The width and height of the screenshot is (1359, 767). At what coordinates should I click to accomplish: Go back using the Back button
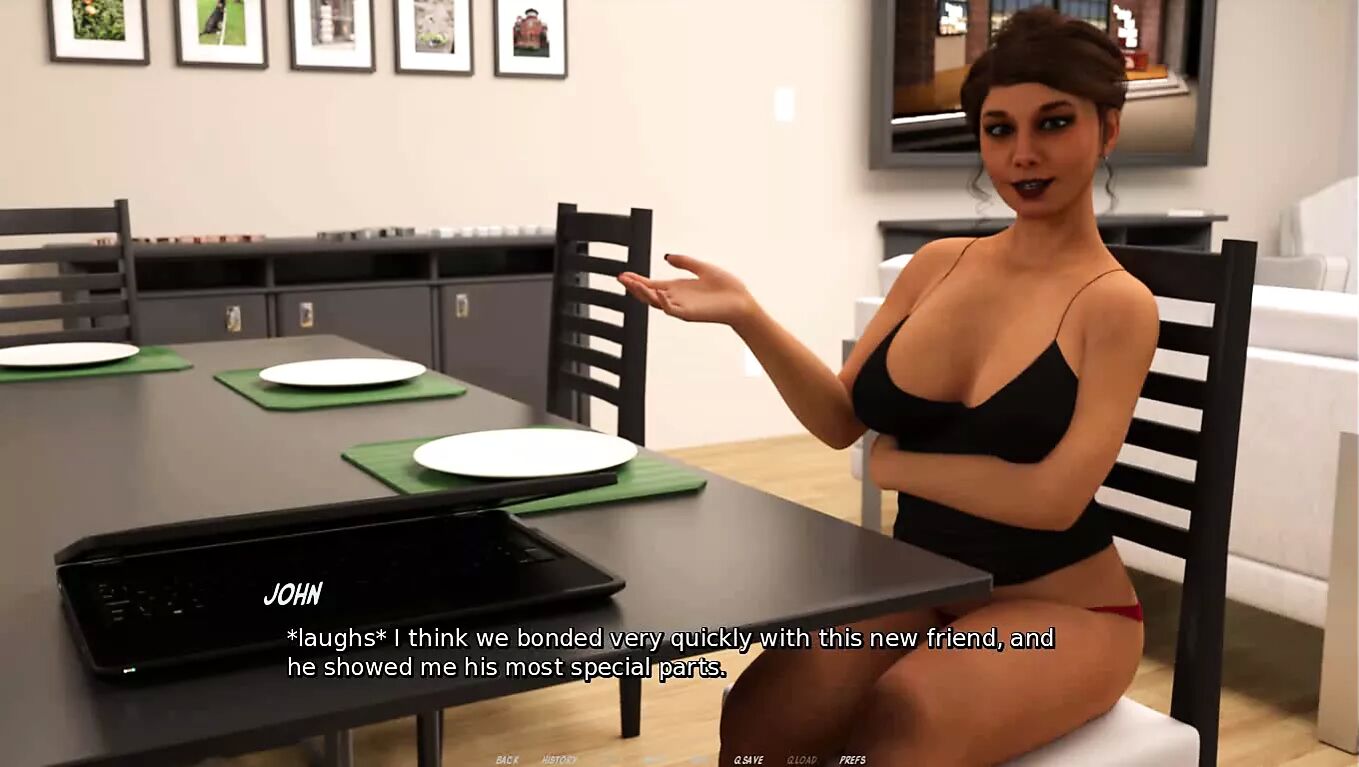(x=507, y=760)
